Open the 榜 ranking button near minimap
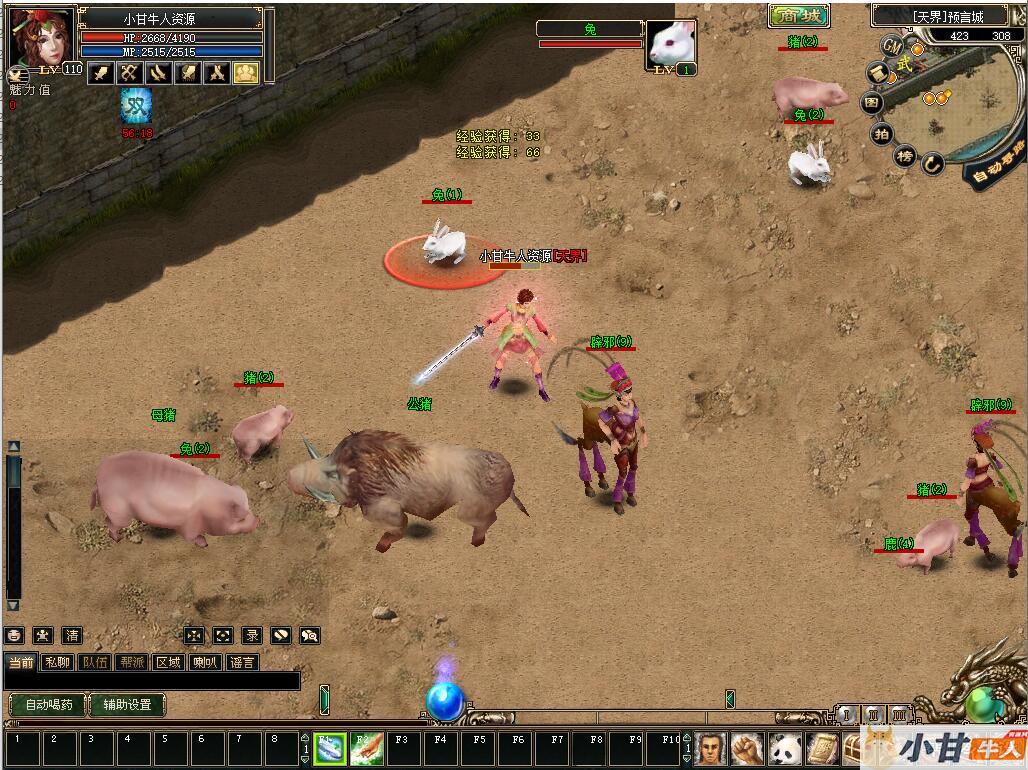Screen dimensions: 1028x770 point(905,156)
